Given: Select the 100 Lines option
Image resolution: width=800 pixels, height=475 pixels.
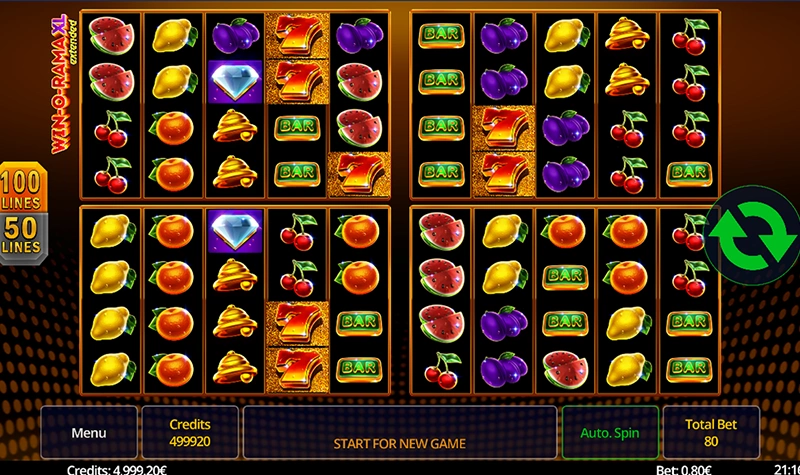Looking at the screenshot, I should coord(22,190).
